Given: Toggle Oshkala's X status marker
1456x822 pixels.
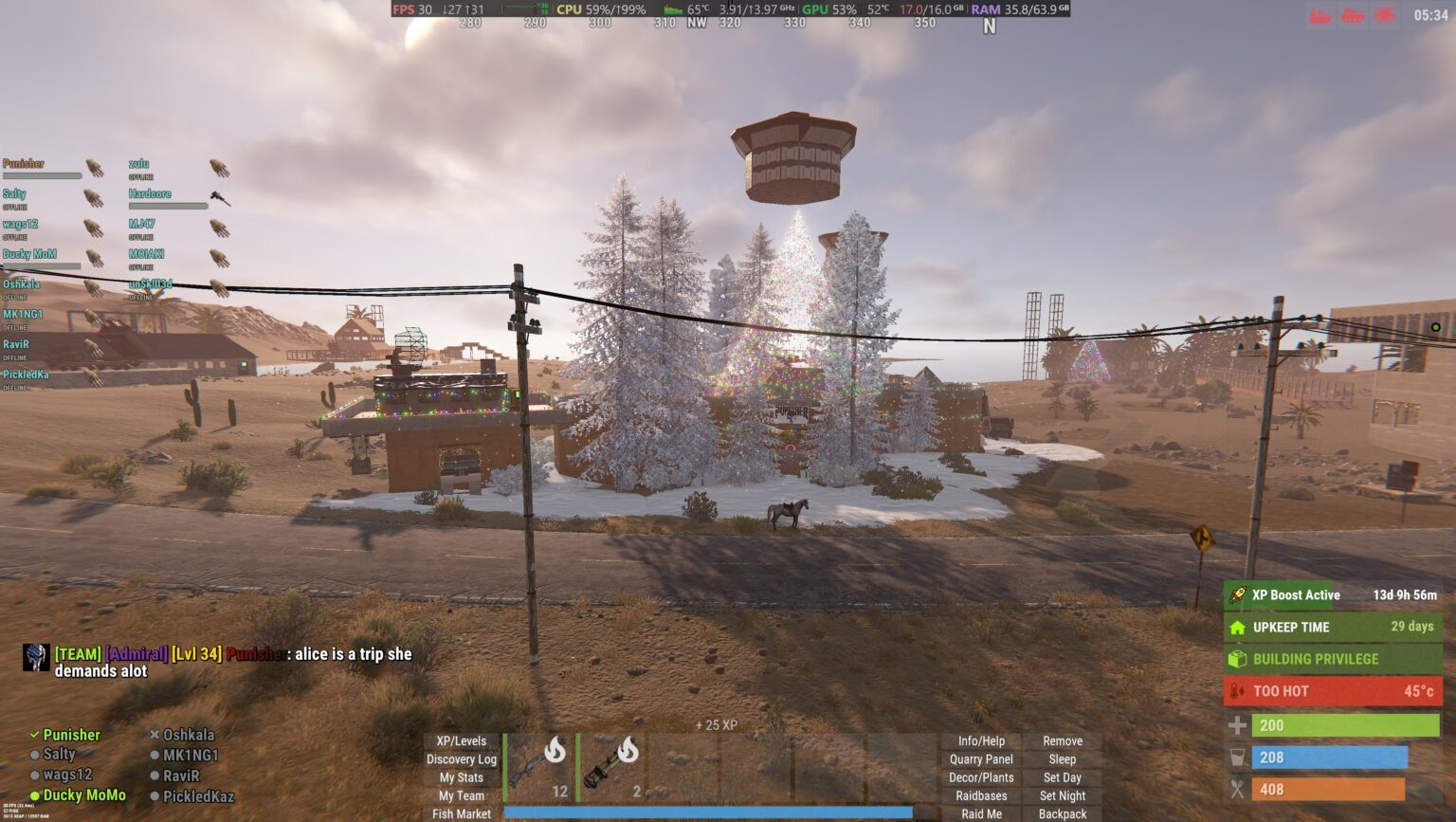Looking at the screenshot, I should coord(155,735).
